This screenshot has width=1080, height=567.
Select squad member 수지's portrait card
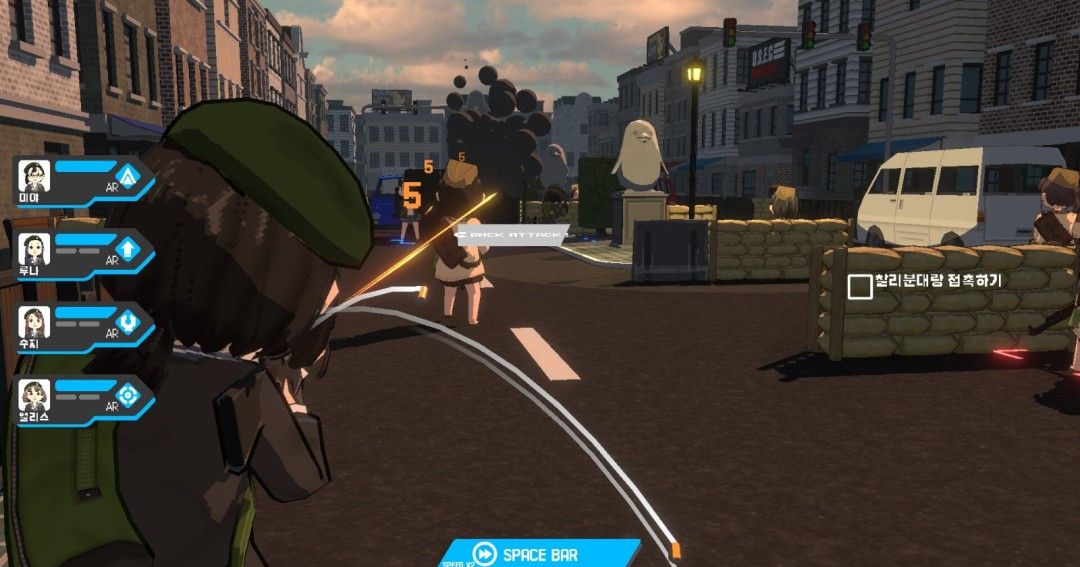pyautogui.click(x=34, y=323)
